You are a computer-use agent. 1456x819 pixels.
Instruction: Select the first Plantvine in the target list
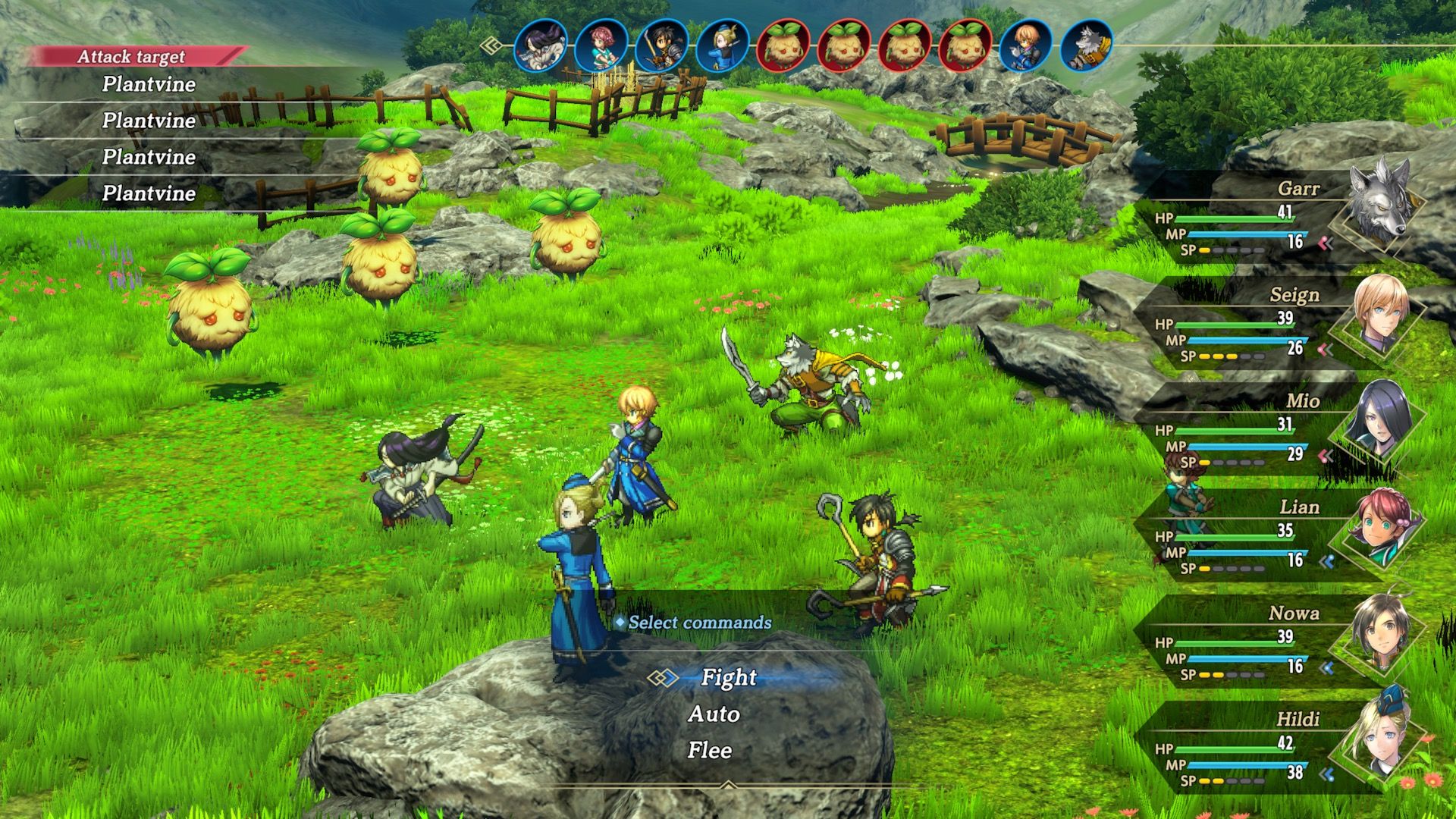(148, 85)
